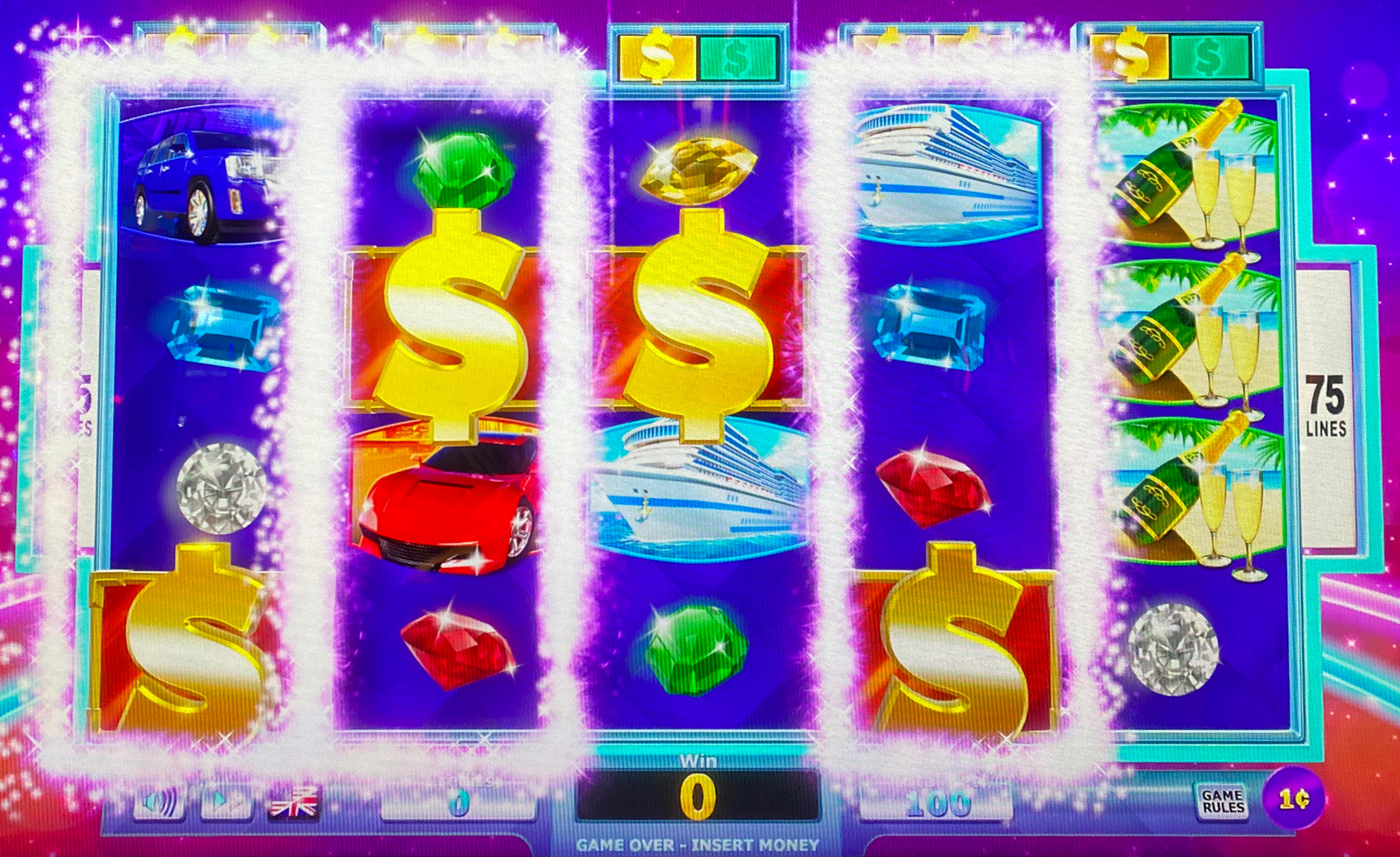Click the credits display showing 0
This screenshot has width=1400, height=857.
pos(457,803)
